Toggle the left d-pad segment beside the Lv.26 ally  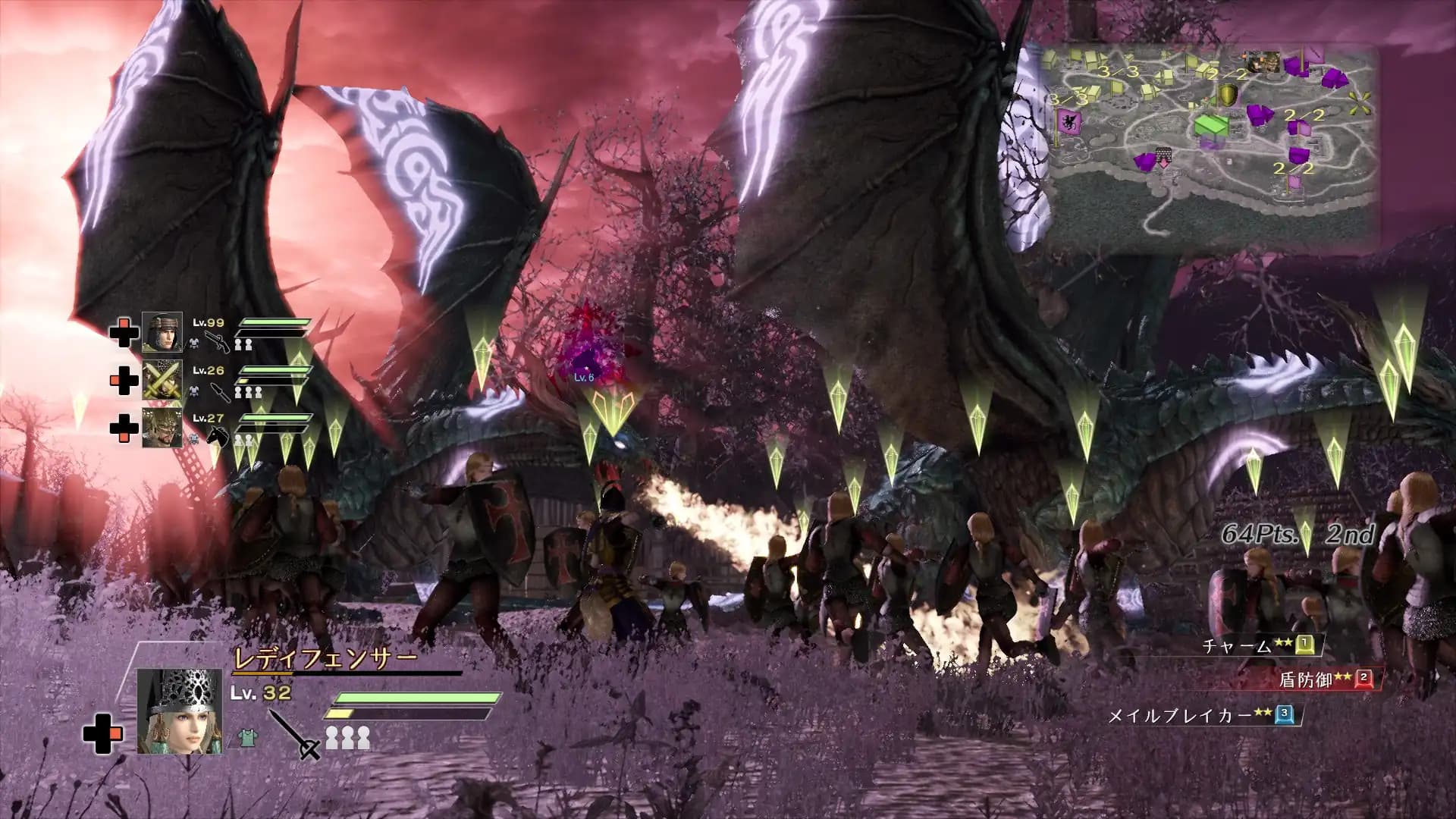pos(113,381)
